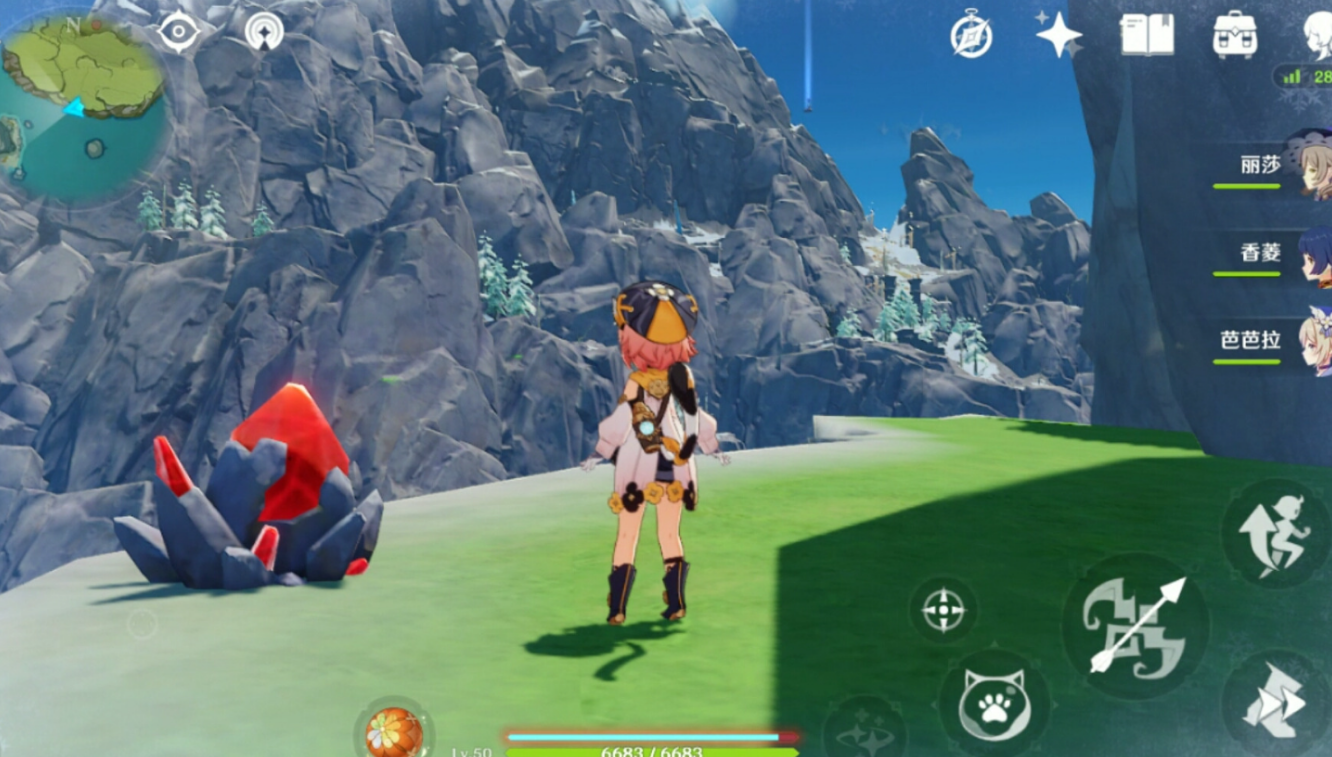
Task: Toggle the crosshair aiming mode button
Action: (943, 610)
